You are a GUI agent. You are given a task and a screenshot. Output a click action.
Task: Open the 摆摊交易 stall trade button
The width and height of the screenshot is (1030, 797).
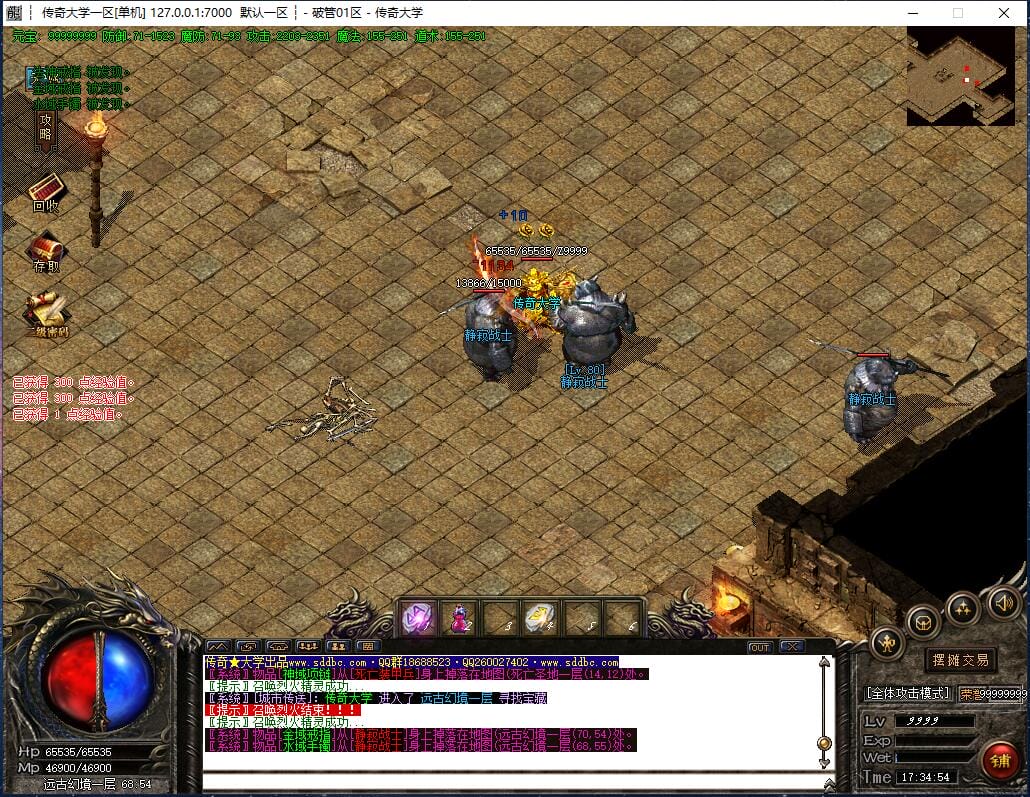click(959, 660)
